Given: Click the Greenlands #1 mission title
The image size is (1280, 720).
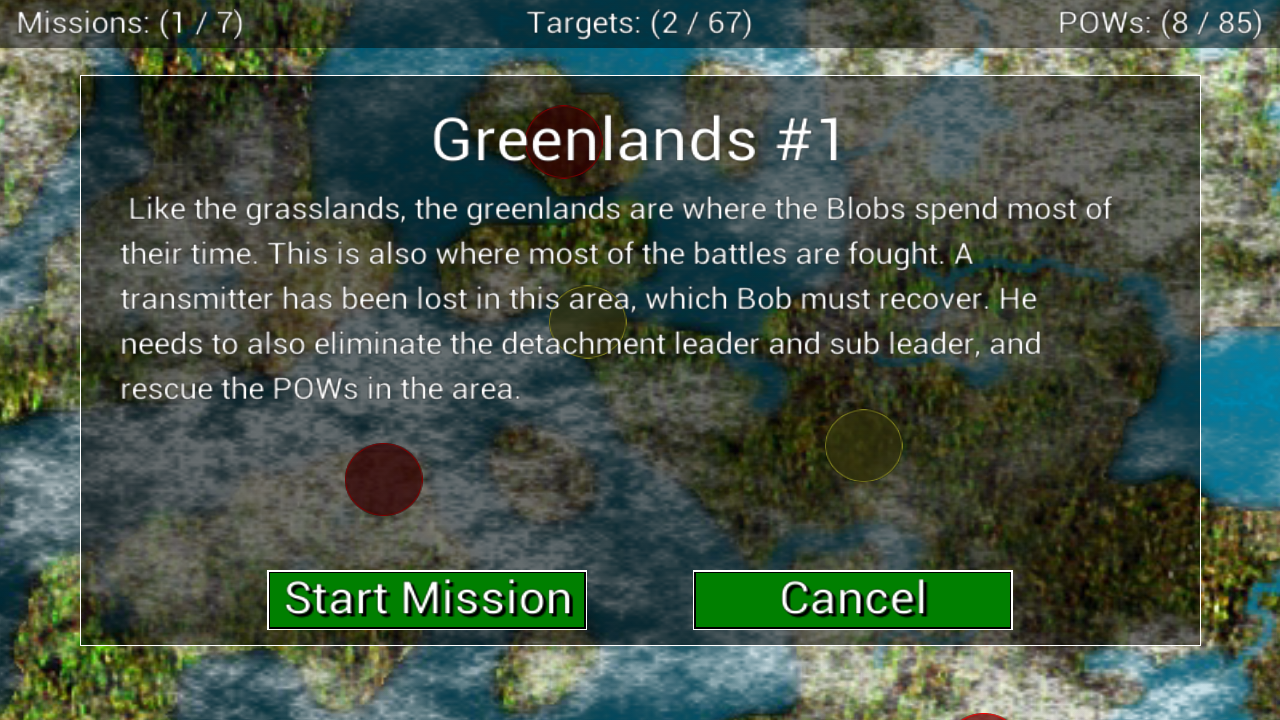Looking at the screenshot, I should pos(640,140).
